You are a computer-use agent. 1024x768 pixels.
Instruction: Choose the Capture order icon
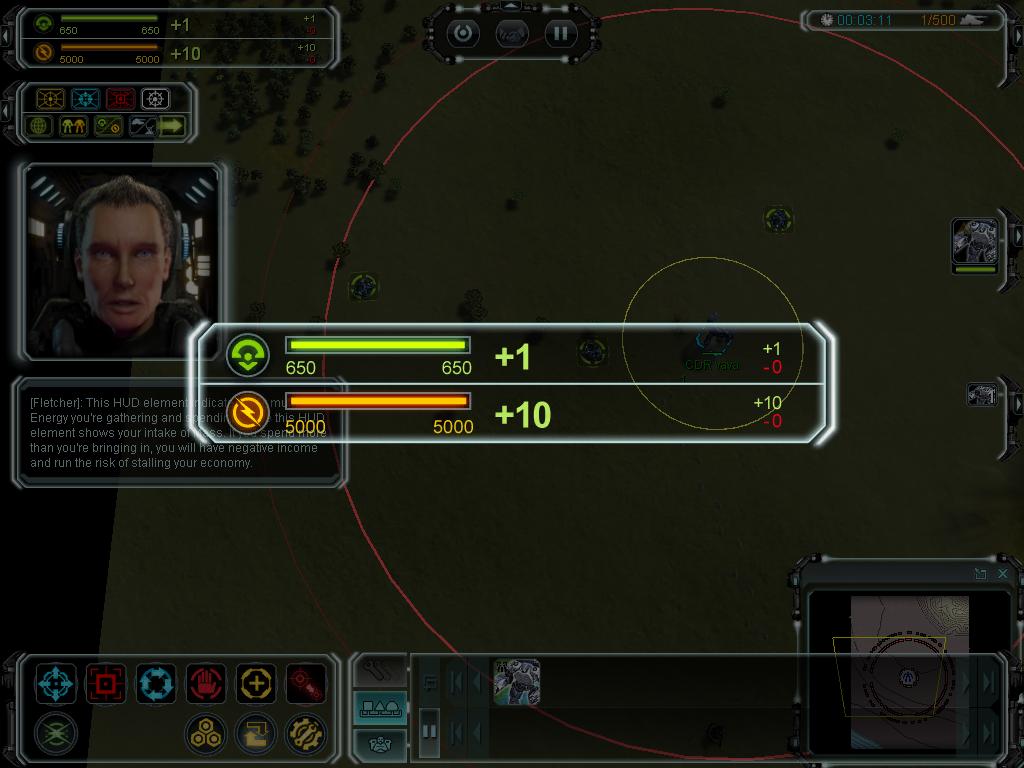point(256,734)
